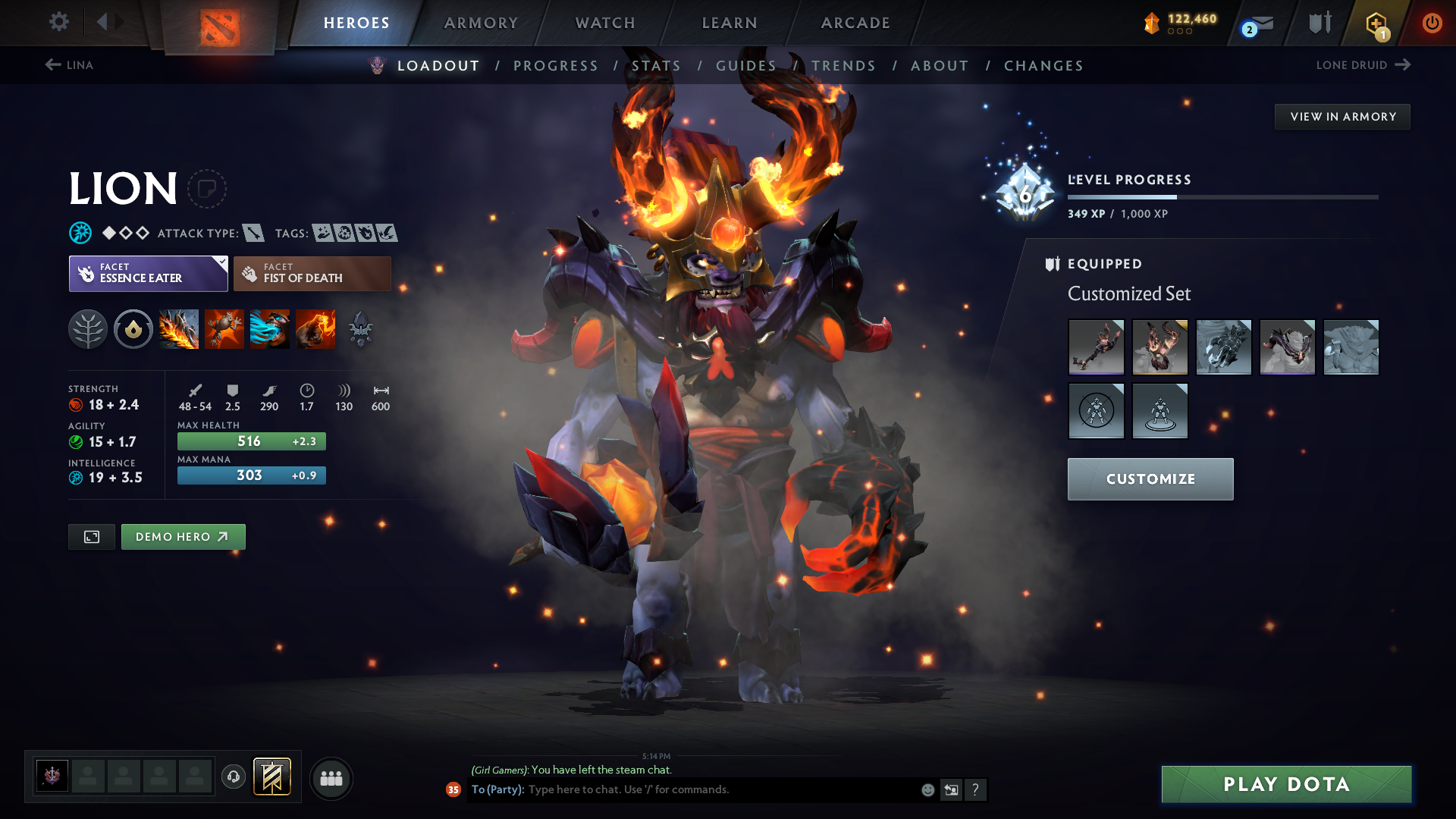Select the first Customized Set item thumbnail

[x=1096, y=347]
